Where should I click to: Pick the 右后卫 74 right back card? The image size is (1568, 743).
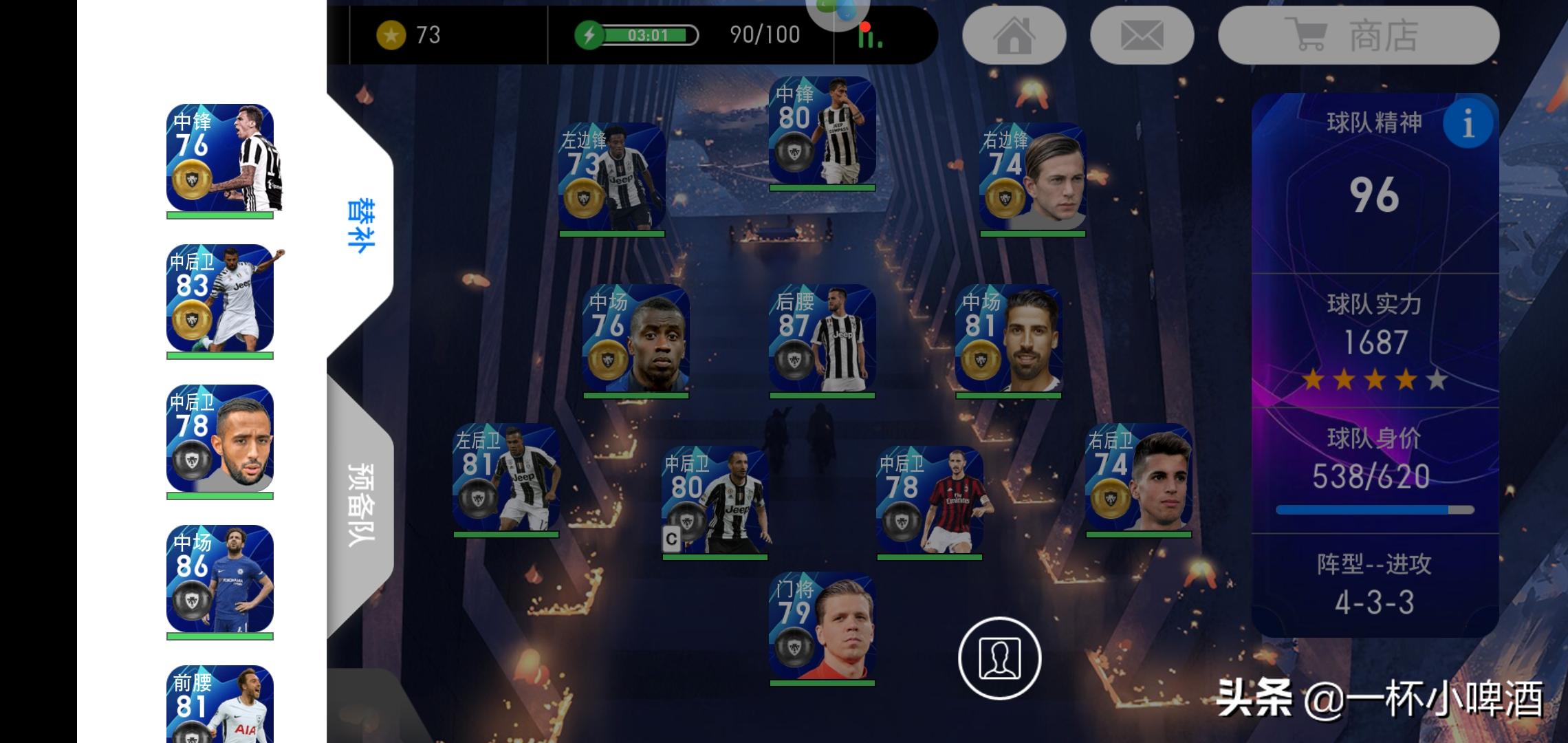pos(1138,477)
